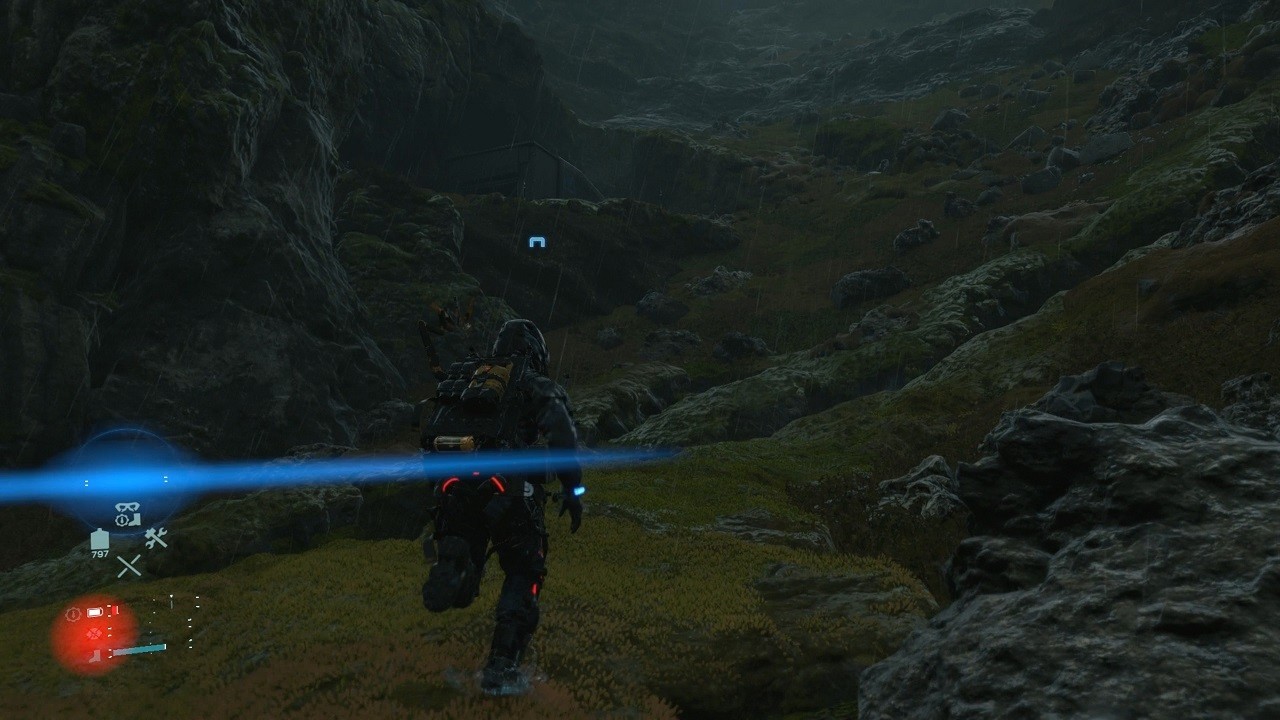The image size is (1280, 720).
Task: Click the red crossed blood-loss warning icon
Action: point(94,633)
